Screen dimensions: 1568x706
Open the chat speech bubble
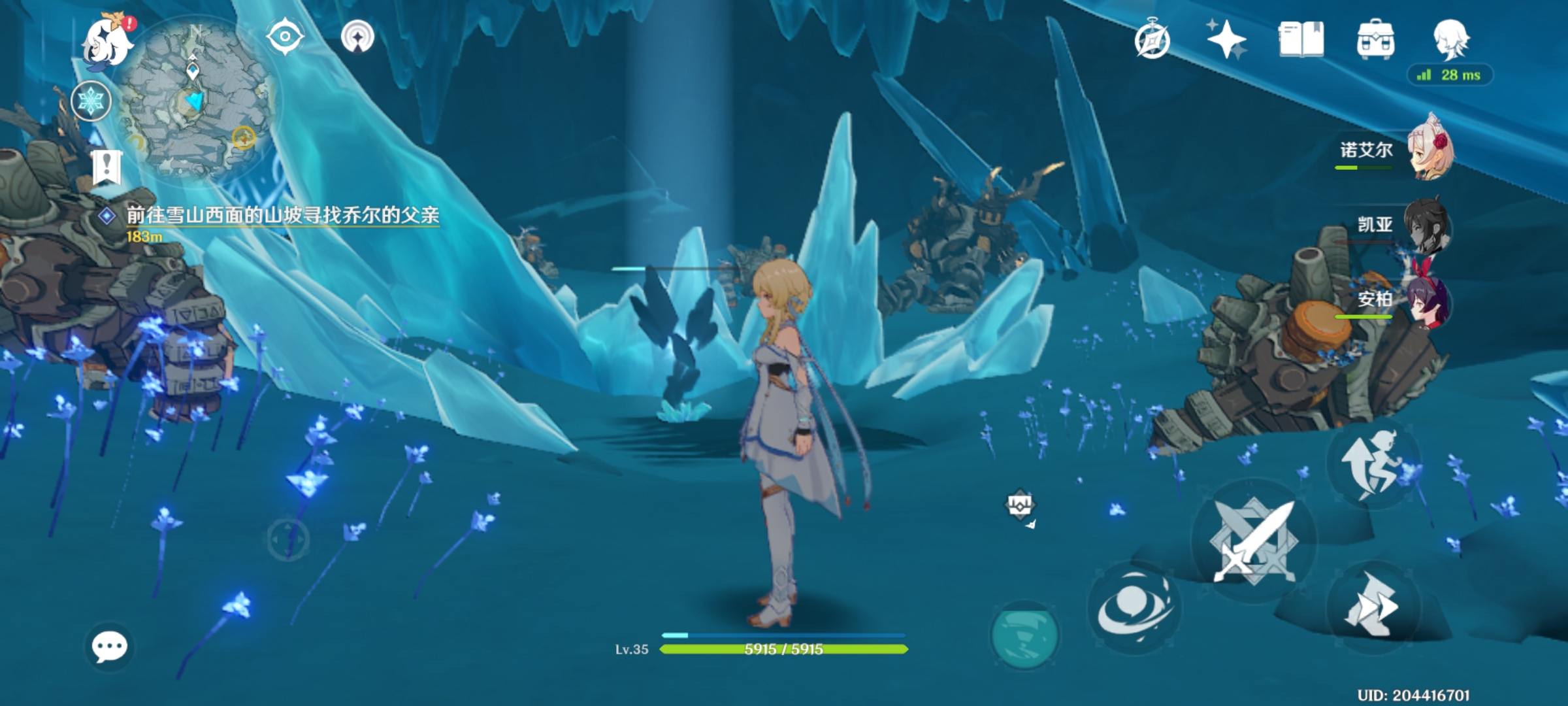(x=109, y=647)
